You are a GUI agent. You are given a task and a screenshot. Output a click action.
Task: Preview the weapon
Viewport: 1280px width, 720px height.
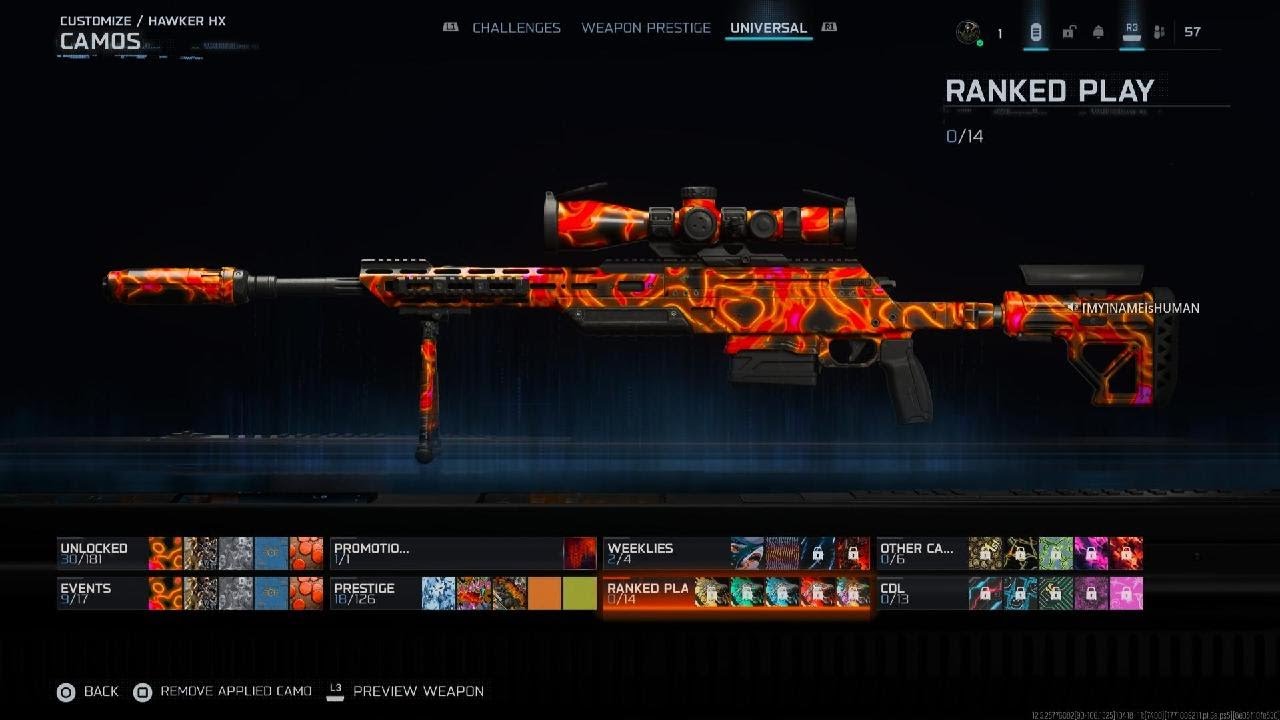[406, 691]
